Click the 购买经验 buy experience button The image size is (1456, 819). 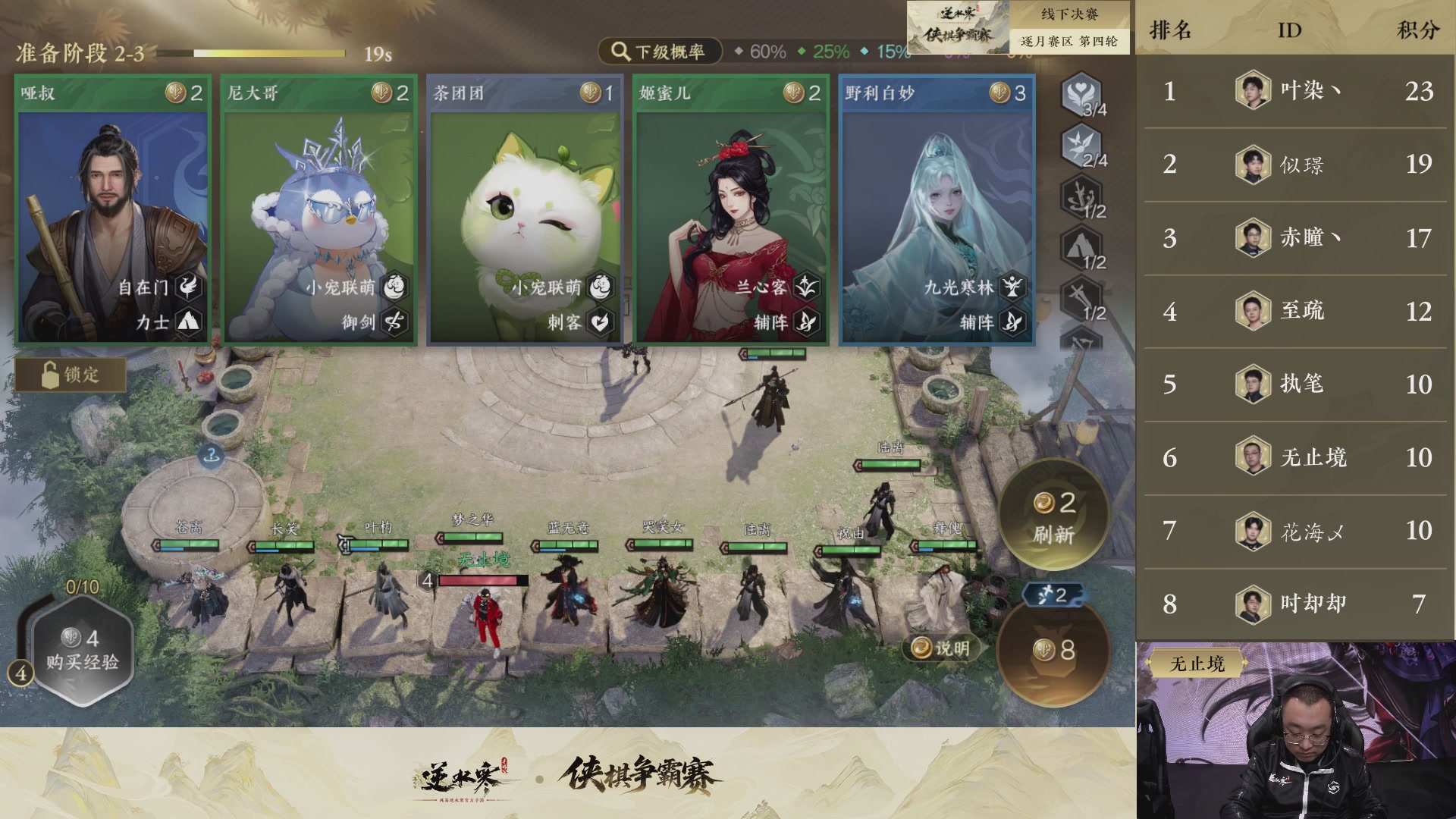point(83,645)
